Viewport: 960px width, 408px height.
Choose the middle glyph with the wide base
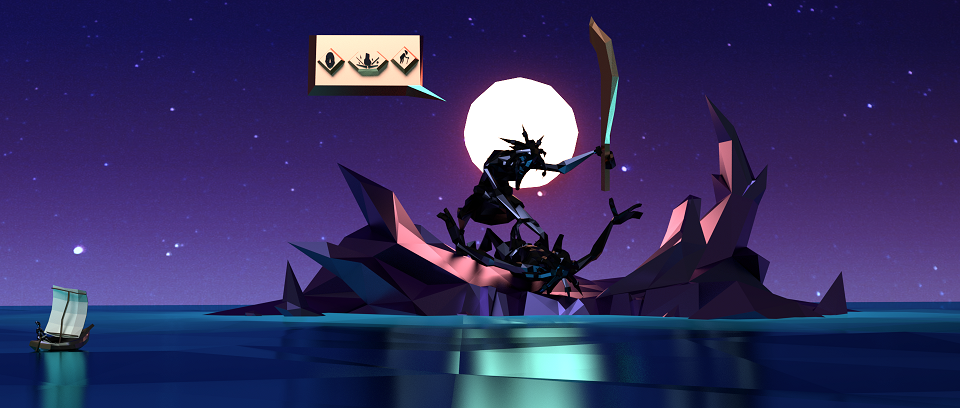click(x=366, y=63)
